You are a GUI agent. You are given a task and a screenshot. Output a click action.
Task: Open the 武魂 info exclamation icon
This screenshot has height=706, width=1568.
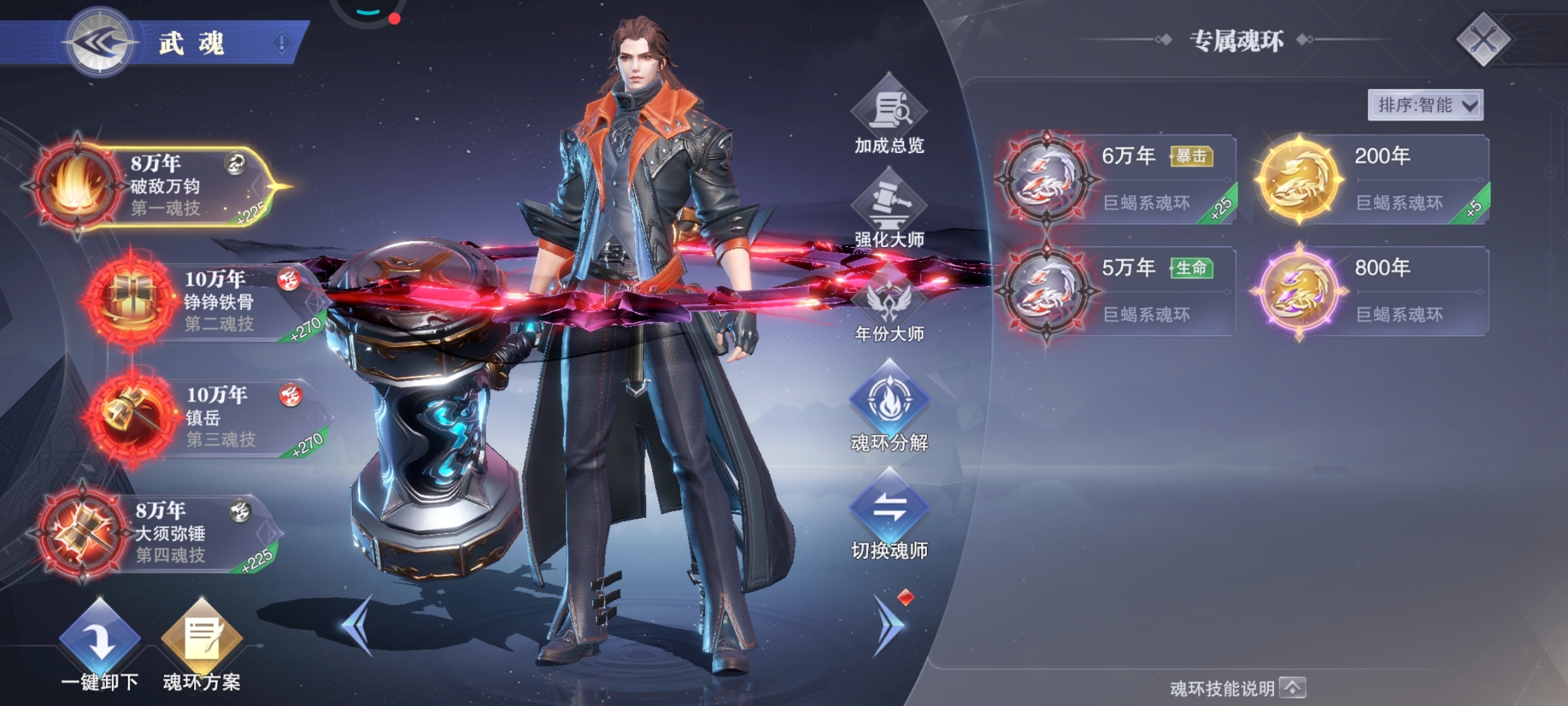282,44
